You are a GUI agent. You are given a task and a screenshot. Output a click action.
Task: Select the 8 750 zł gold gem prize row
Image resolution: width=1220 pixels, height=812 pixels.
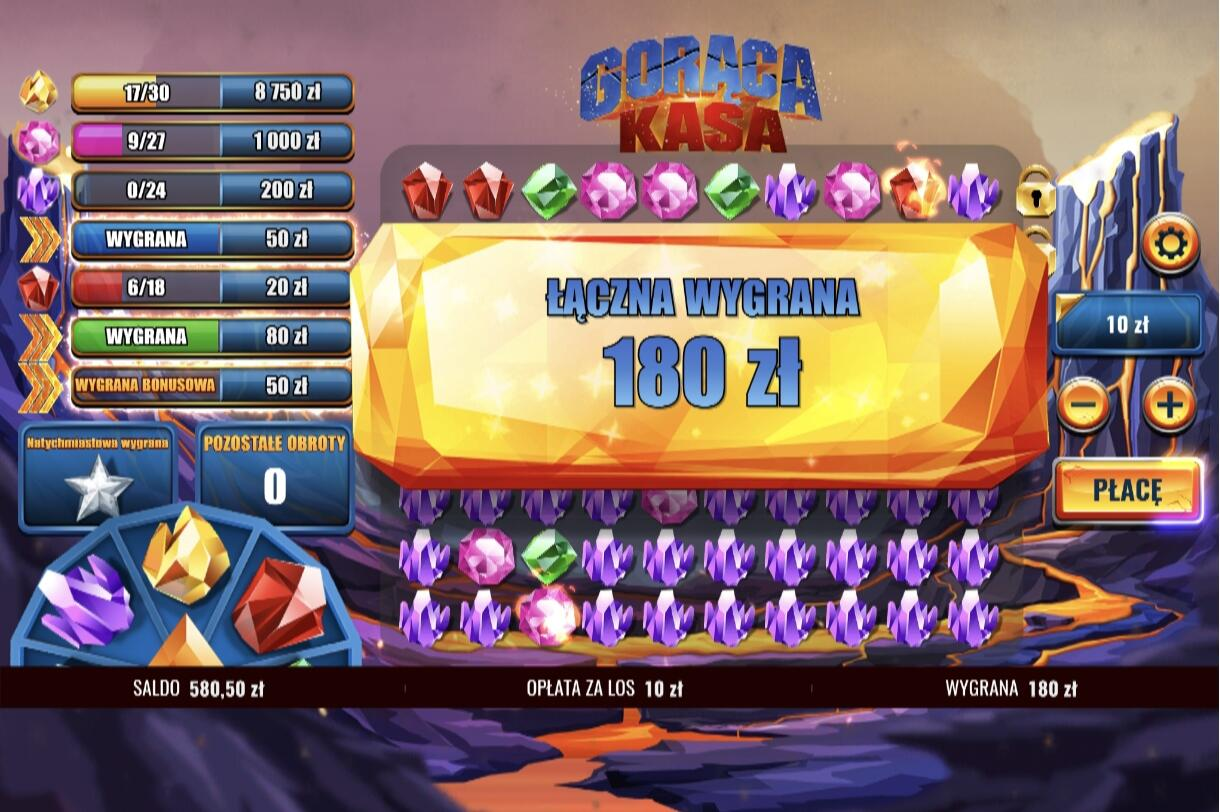pyautogui.click(x=212, y=93)
